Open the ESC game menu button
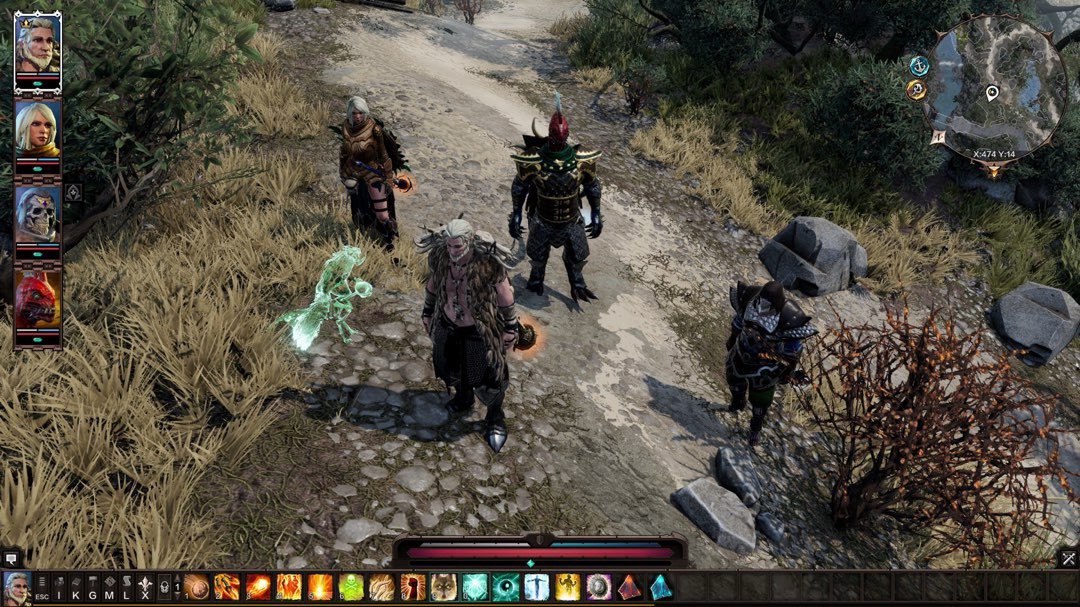1080x607 pixels. click(x=42, y=587)
